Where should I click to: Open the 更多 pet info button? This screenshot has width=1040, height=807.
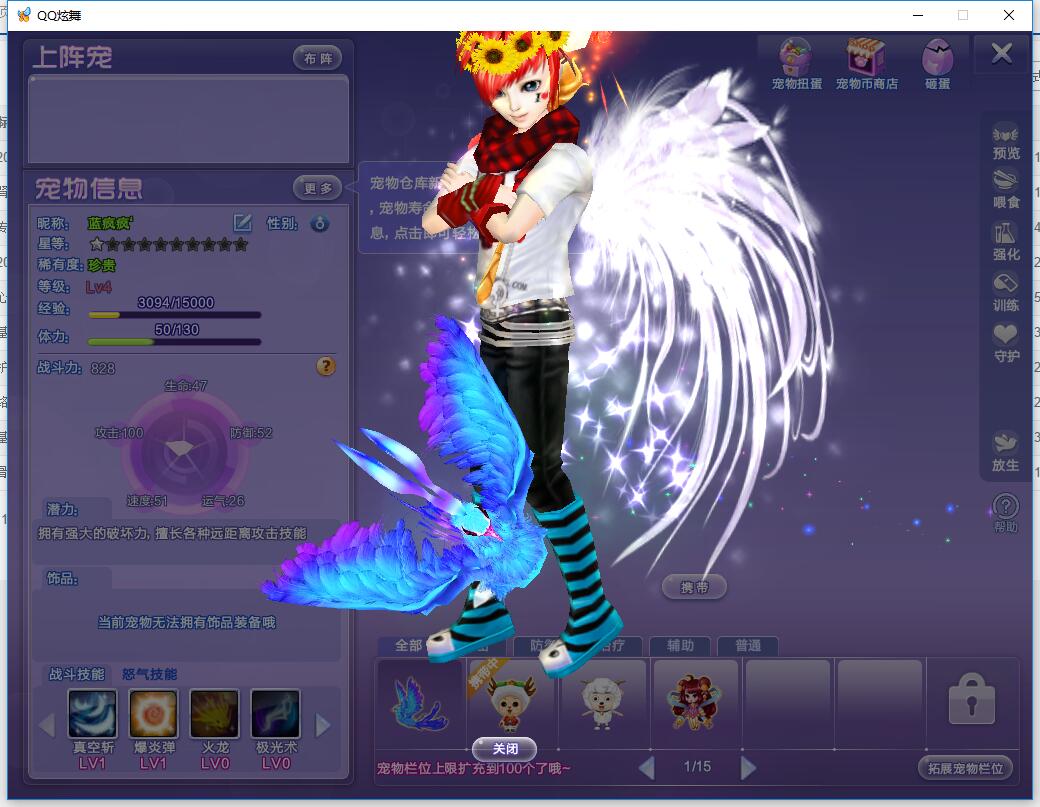click(x=317, y=187)
